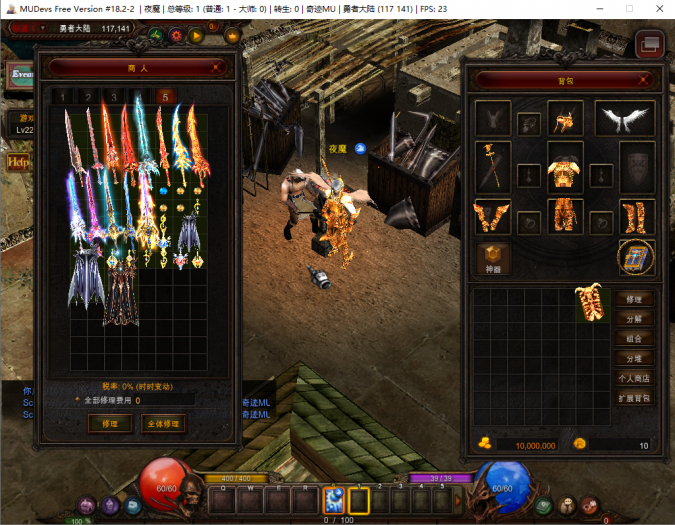Switch to merchant tab 5
This screenshot has height=525, width=675.
pos(166,97)
